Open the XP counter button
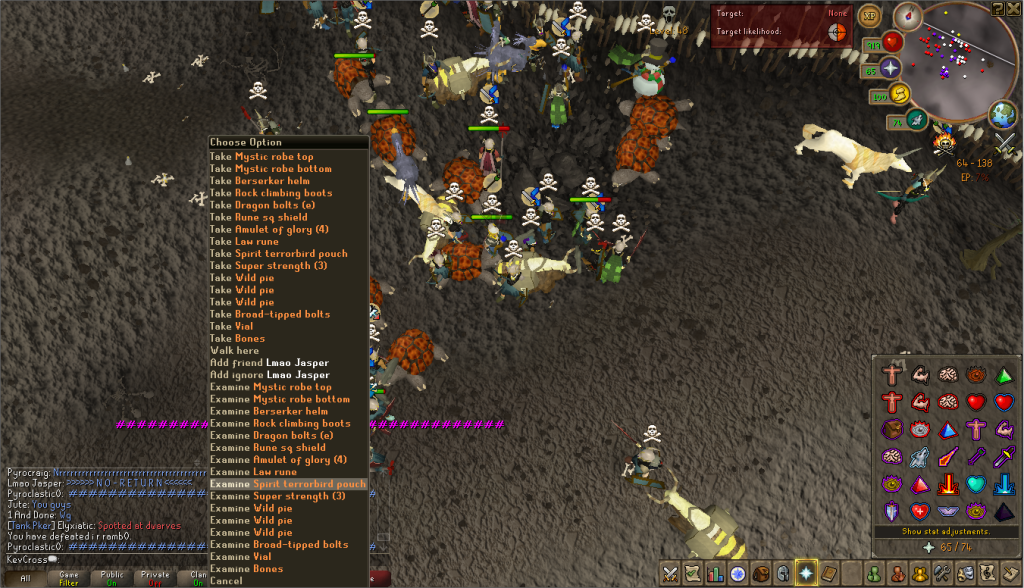 [x=869, y=17]
